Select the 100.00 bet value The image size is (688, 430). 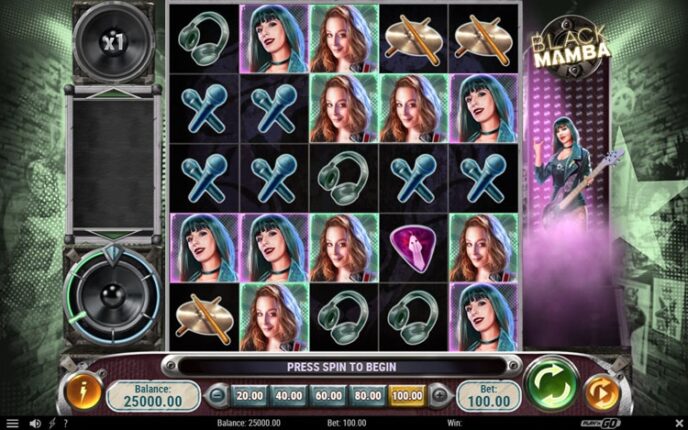pyautogui.click(x=407, y=396)
